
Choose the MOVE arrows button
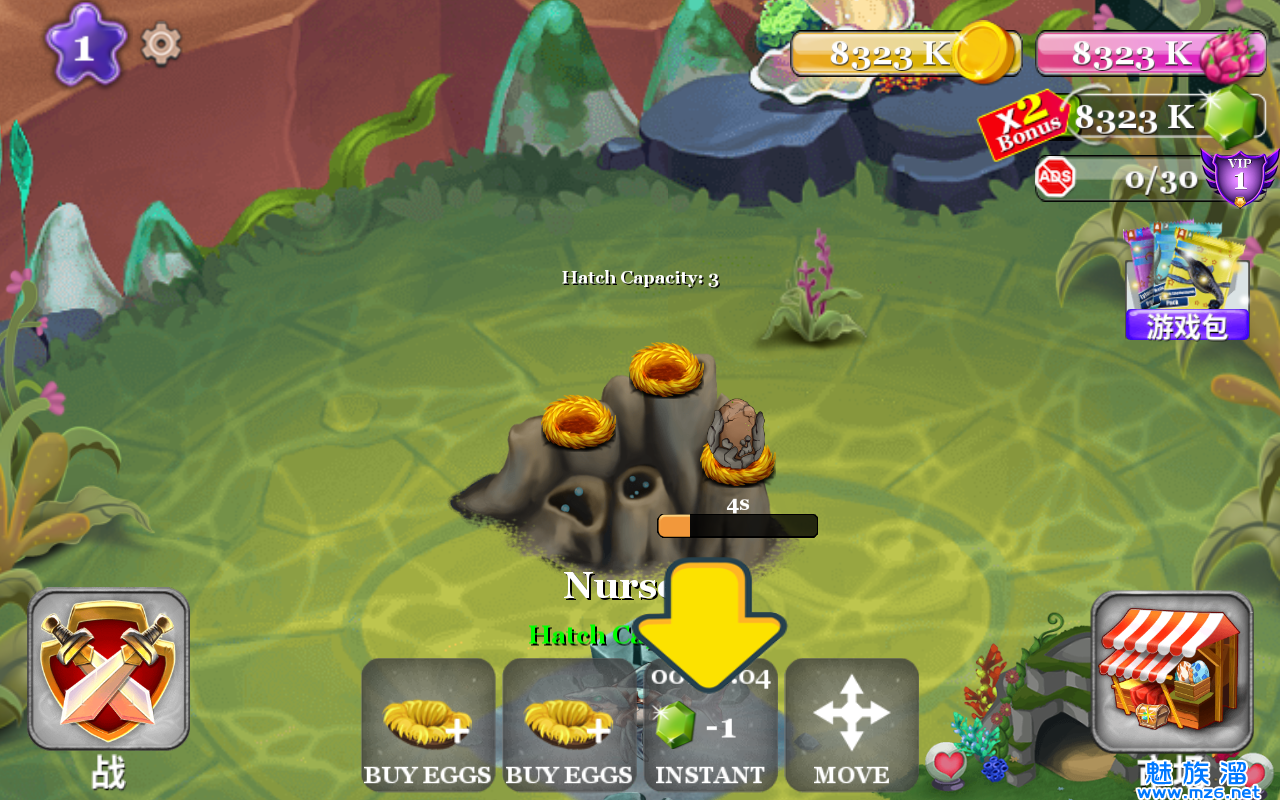(x=851, y=725)
